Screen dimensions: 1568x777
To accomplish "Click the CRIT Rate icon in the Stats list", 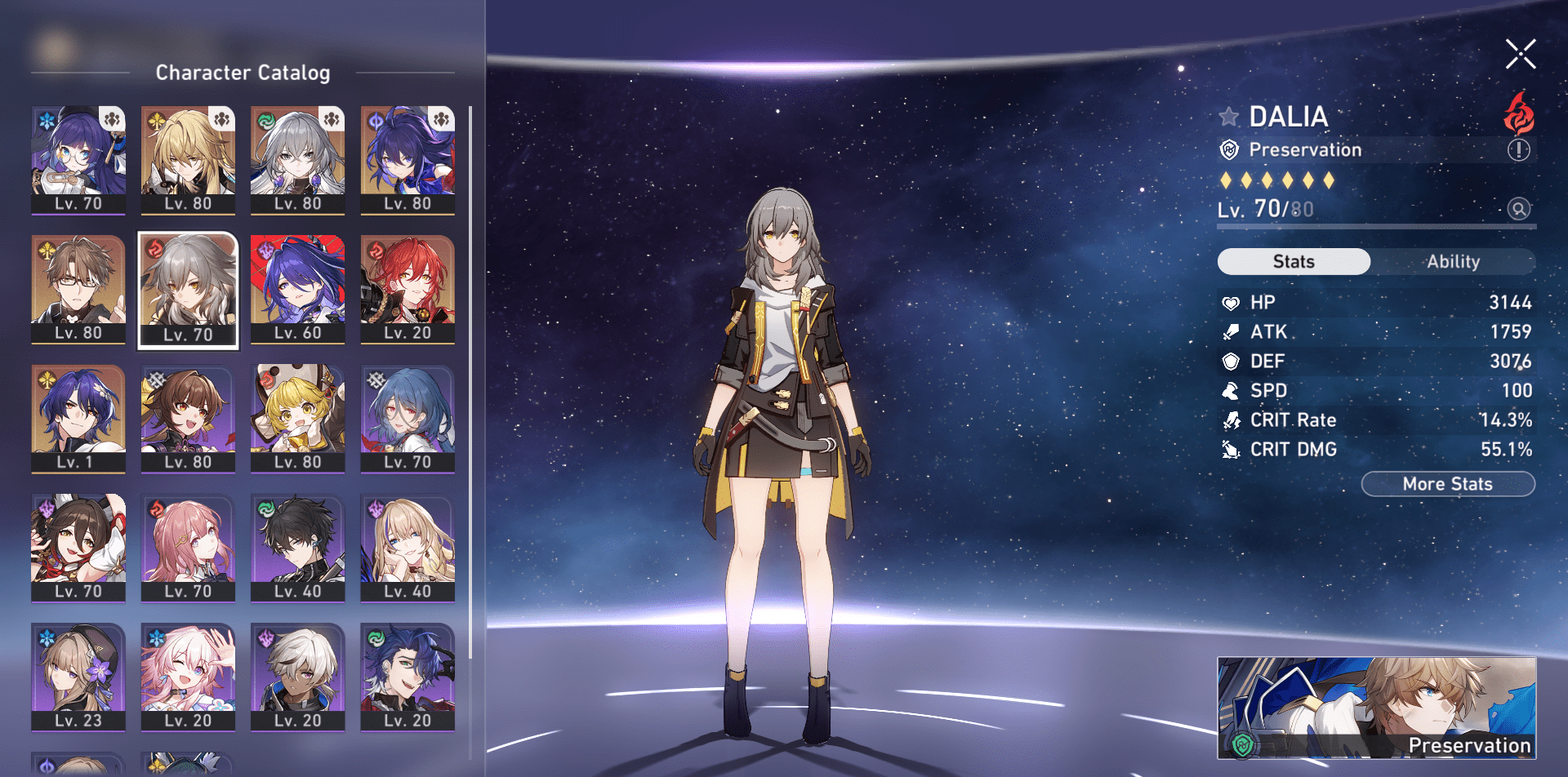I will 1229,420.
